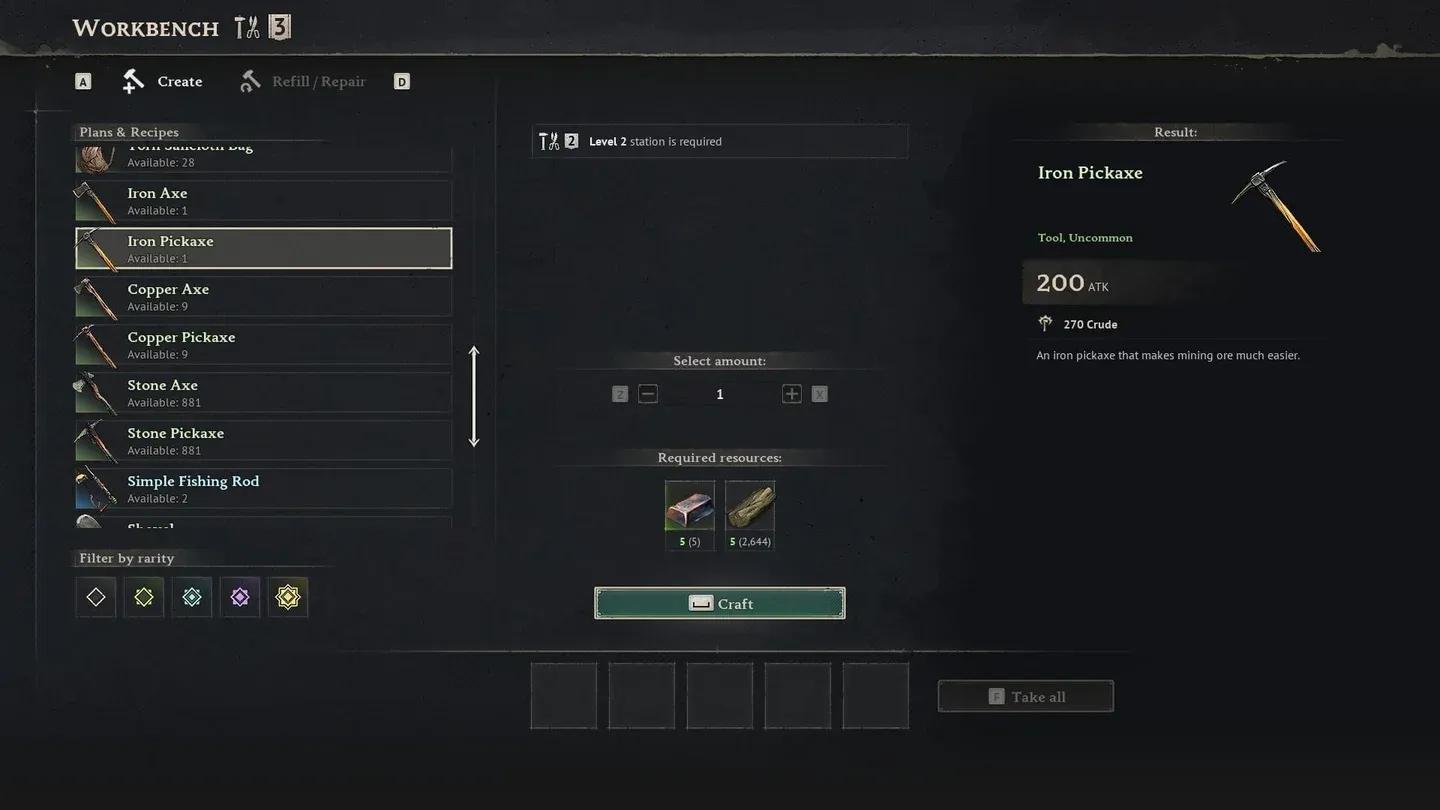
Task: Filter recipes by white common rarity
Action: pyautogui.click(x=96, y=597)
